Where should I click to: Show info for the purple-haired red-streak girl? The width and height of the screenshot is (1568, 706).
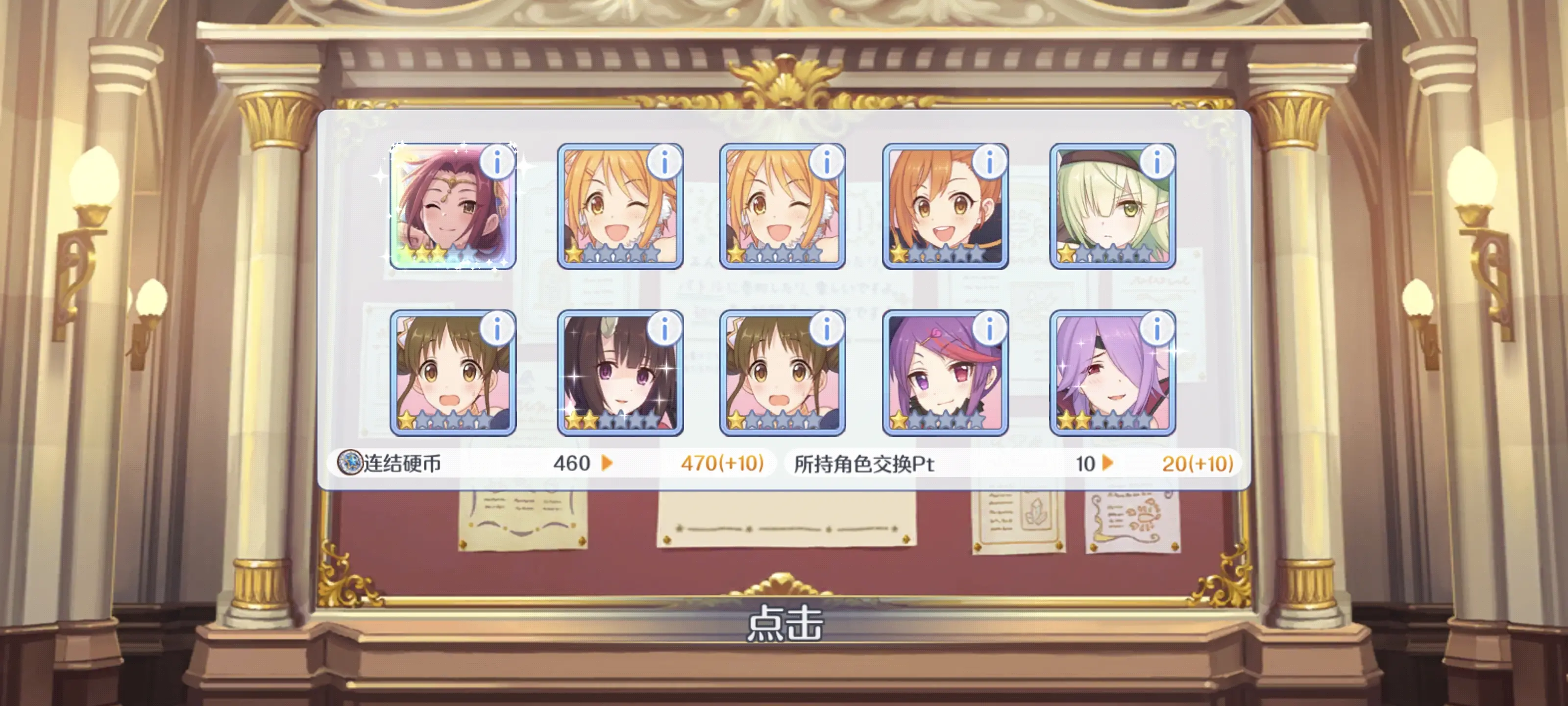coord(989,329)
